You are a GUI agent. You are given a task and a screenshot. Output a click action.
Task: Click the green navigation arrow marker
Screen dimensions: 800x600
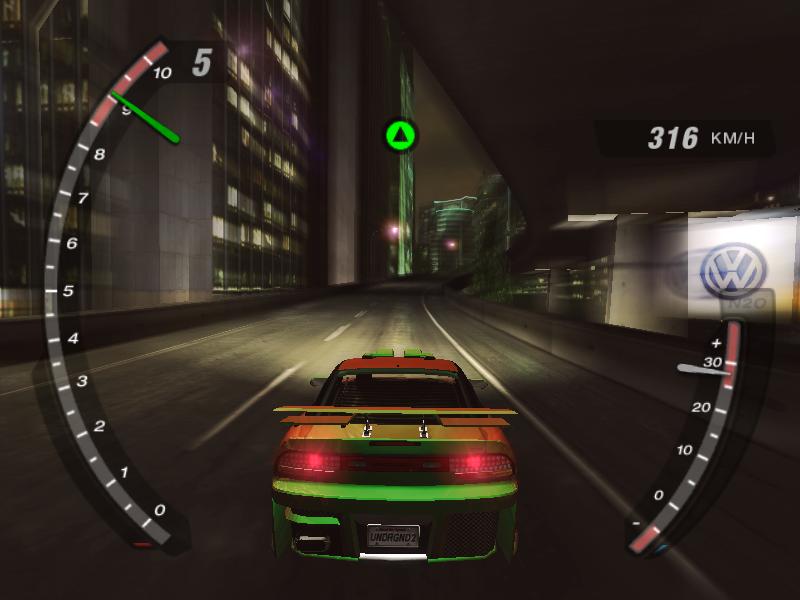tap(400, 134)
